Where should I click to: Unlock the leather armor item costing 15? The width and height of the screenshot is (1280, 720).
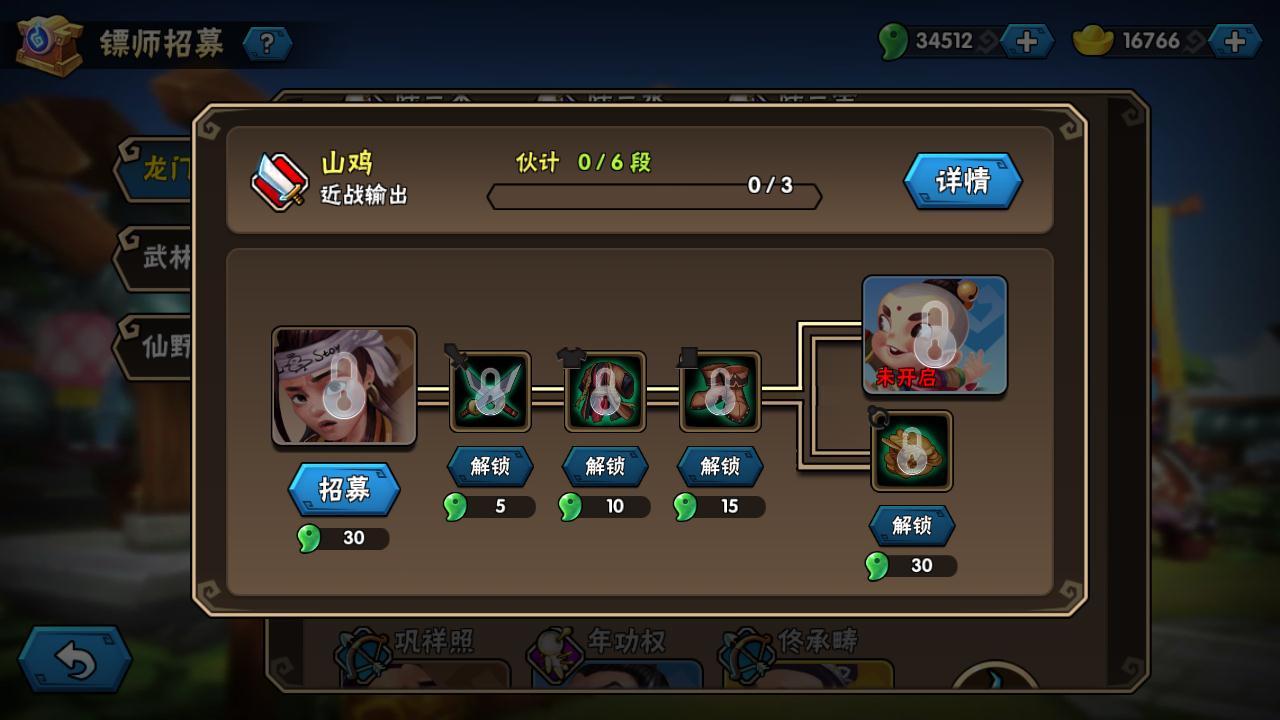719,466
